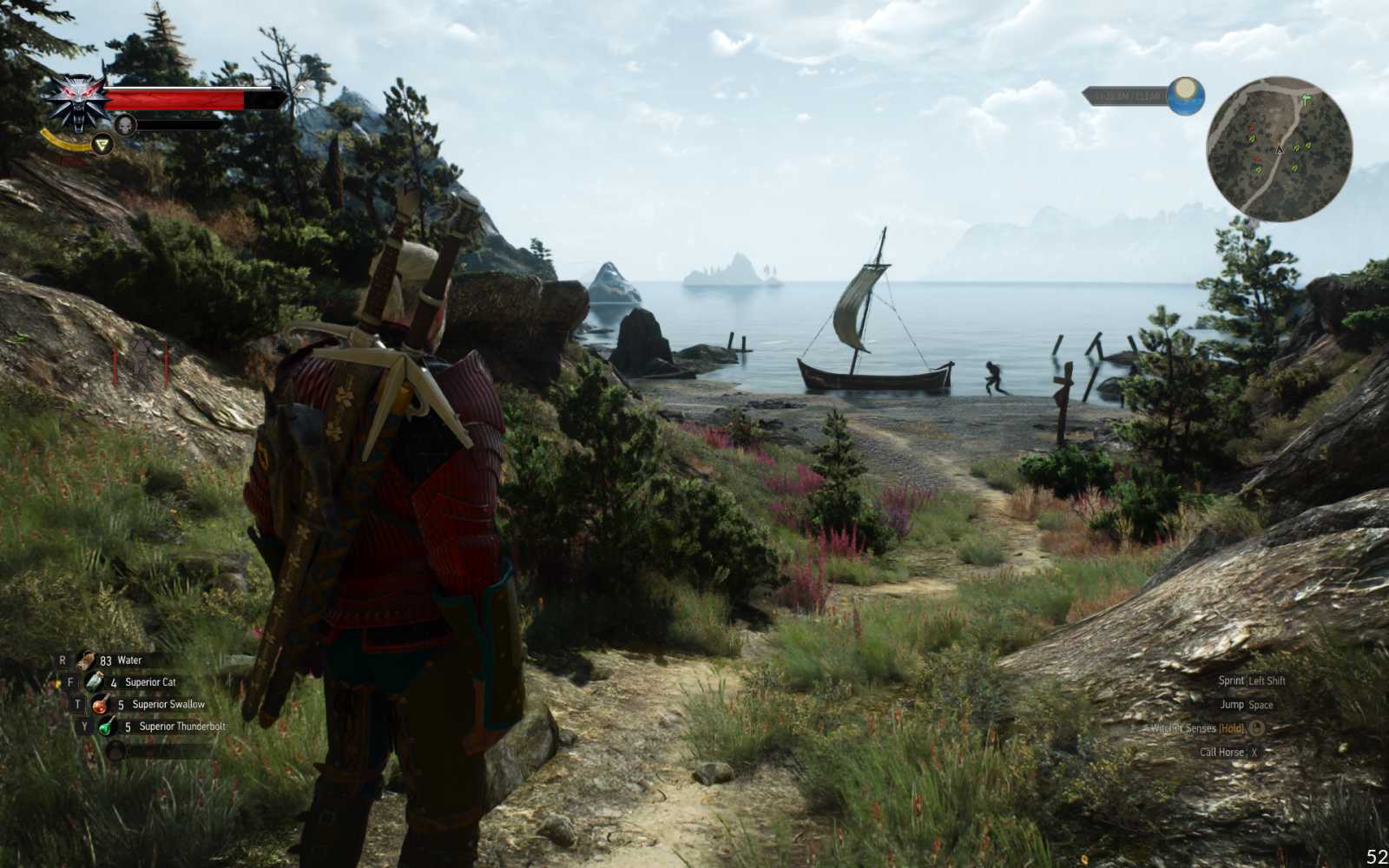Click the Superior Cat potion bottle icon
1389x868 pixels.
point(94,682)
